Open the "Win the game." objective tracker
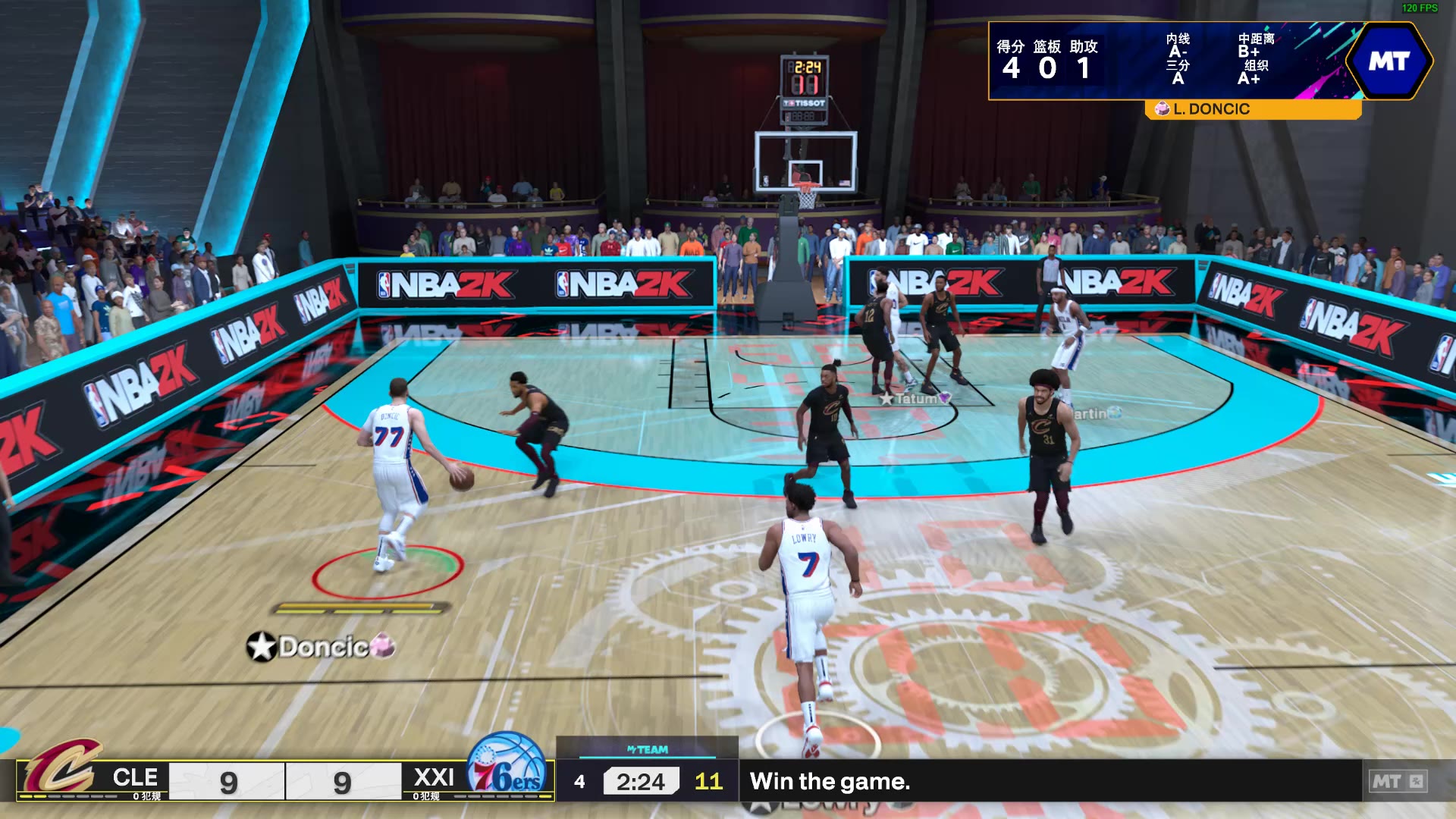Image resolution: width=1456 pixels, height=819 pixels. 830,781
